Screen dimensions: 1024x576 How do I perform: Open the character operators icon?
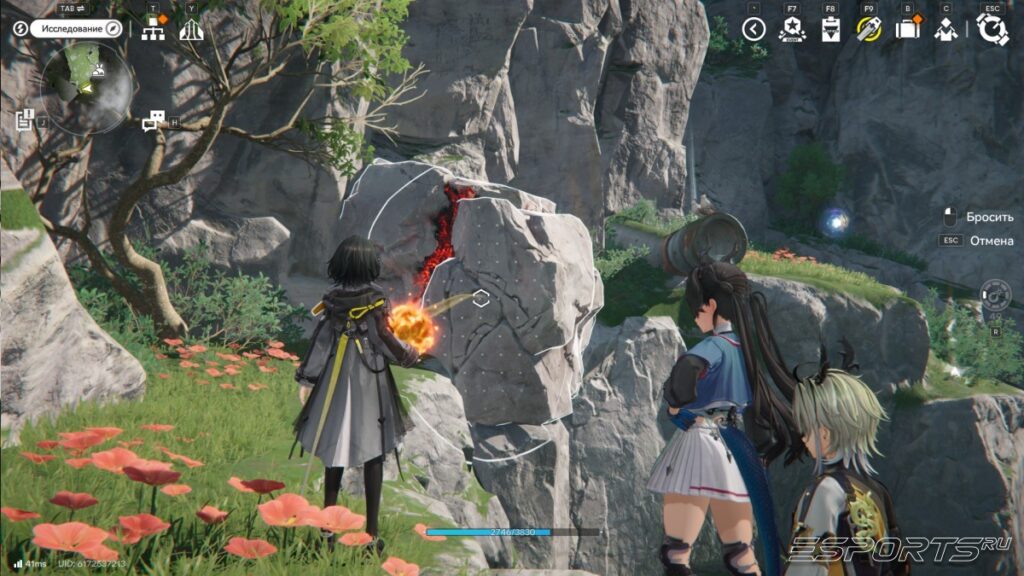pos(945,30)
